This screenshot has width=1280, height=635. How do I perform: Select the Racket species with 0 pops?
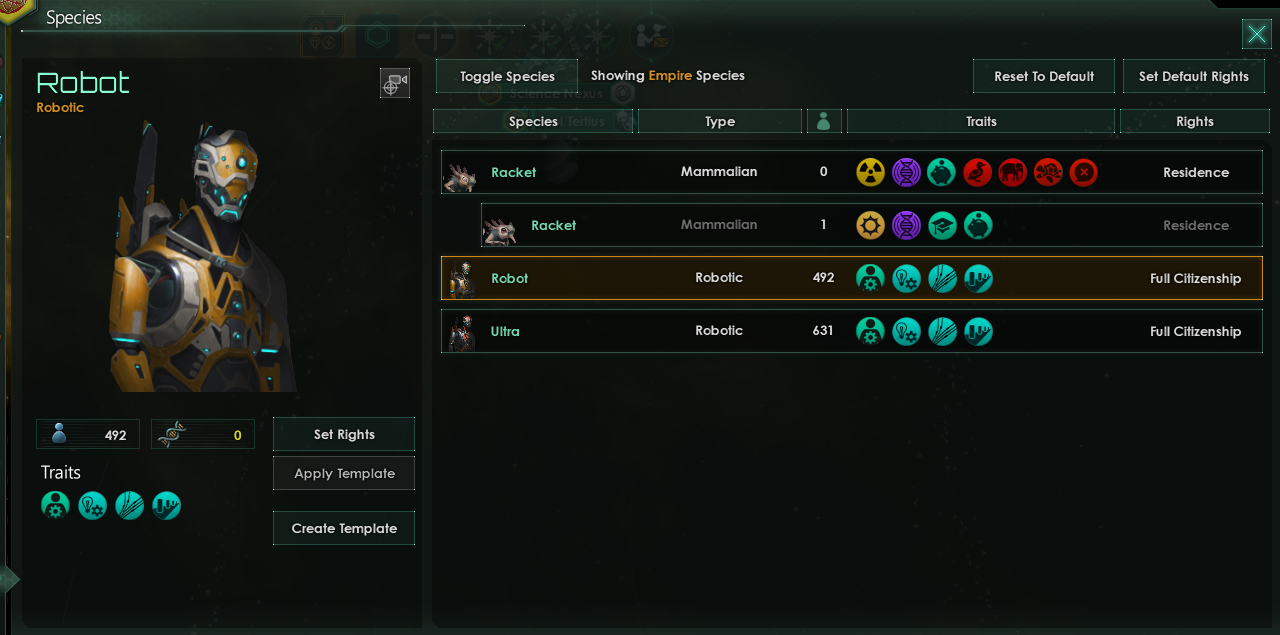pos(514,173)
